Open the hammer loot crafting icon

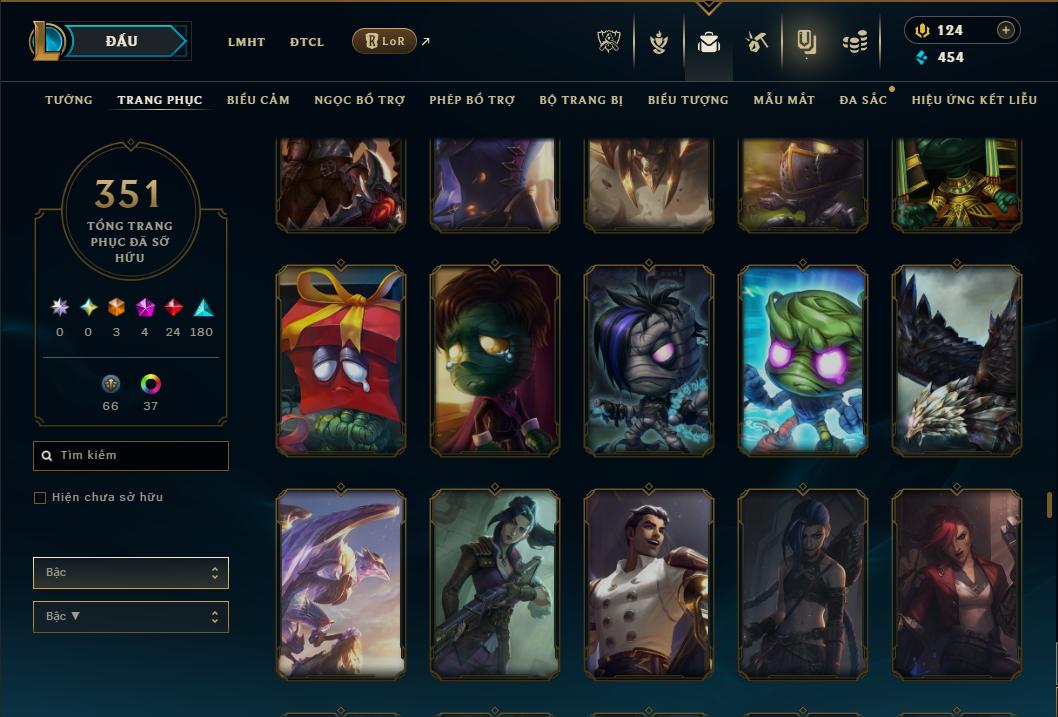click(x=756, y=42)
